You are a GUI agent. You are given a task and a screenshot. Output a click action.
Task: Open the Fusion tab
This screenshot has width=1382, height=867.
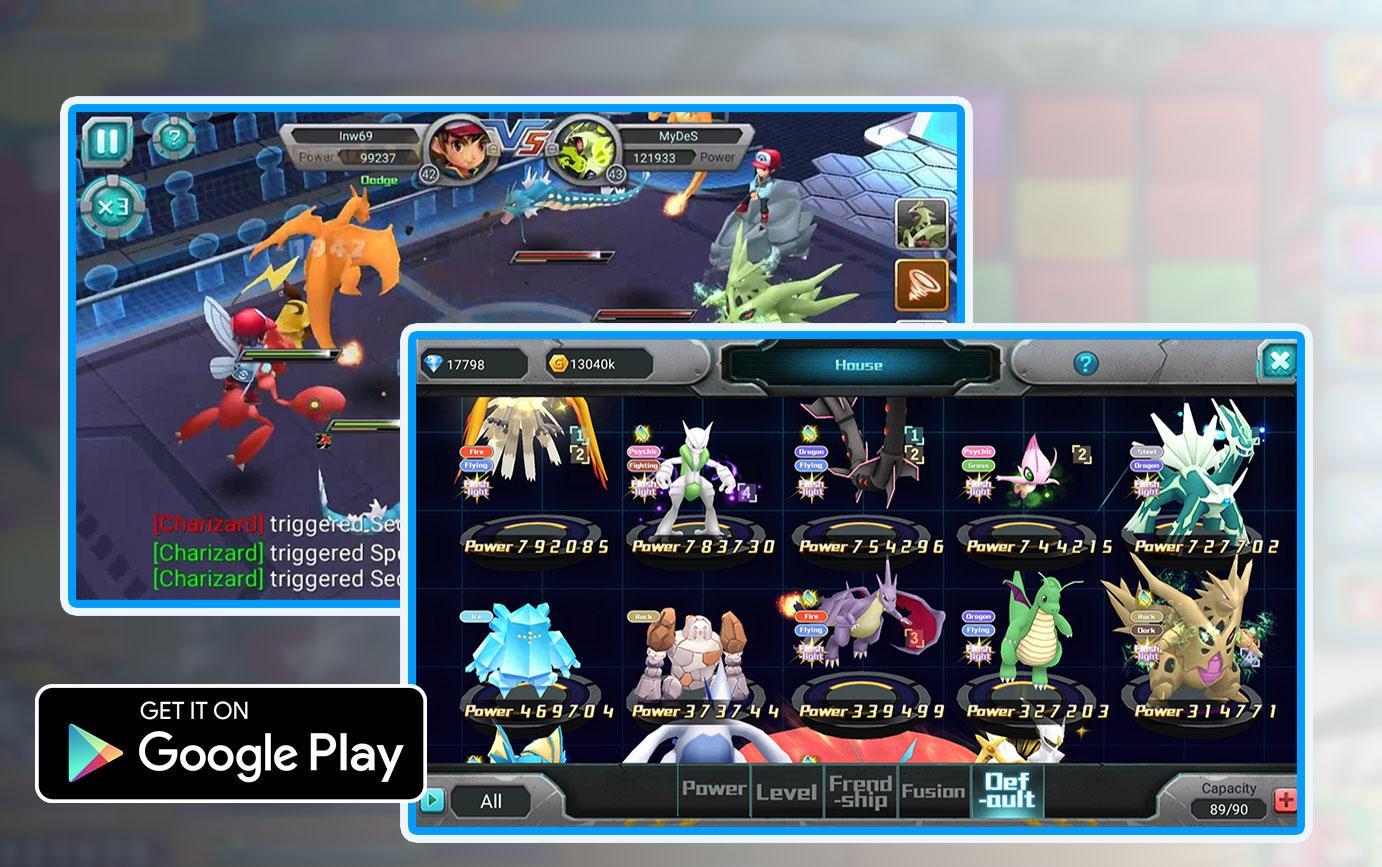936,791
